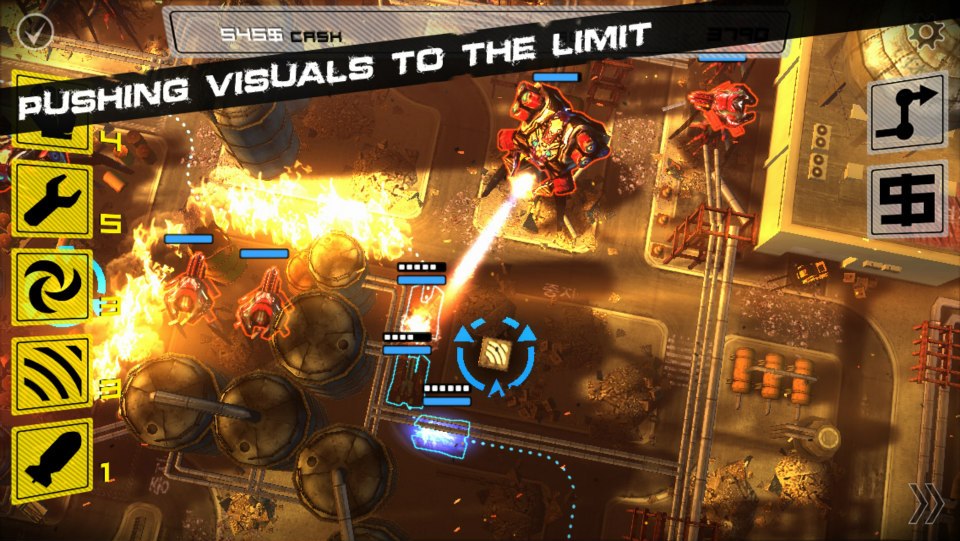Open the settings gear menu
Image resolution: width=960 pixels, height=541 pixels.
click(x=929, y=34)
